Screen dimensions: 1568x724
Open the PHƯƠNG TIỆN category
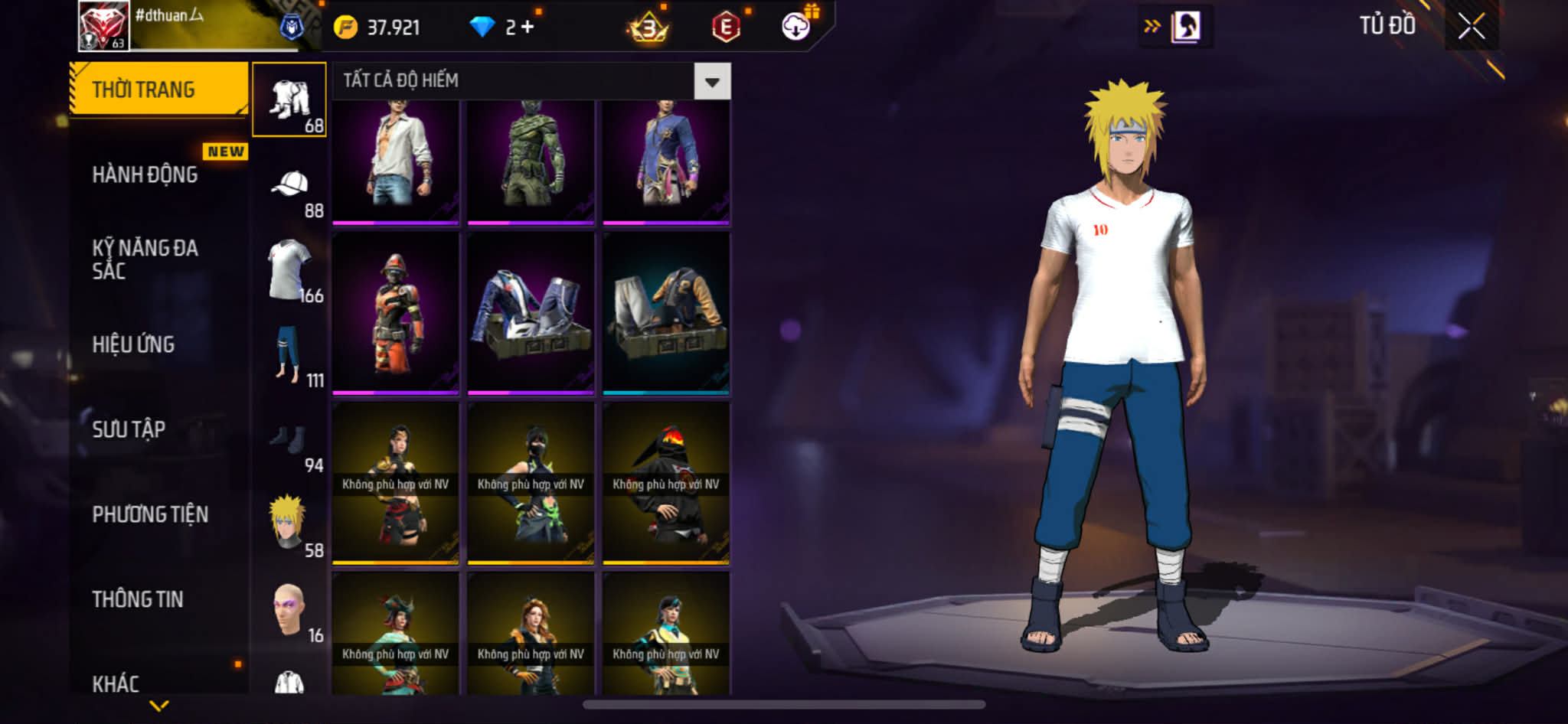coord(150,514)
